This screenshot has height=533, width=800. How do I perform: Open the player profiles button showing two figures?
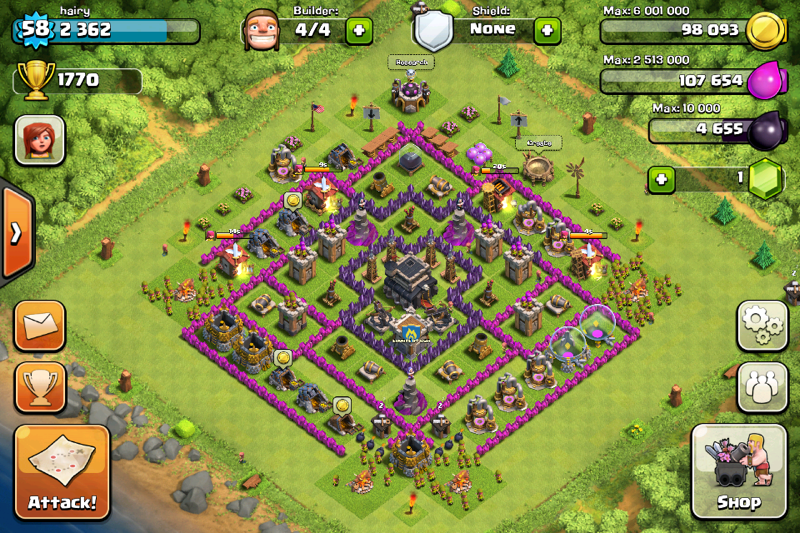click(762, 387)
